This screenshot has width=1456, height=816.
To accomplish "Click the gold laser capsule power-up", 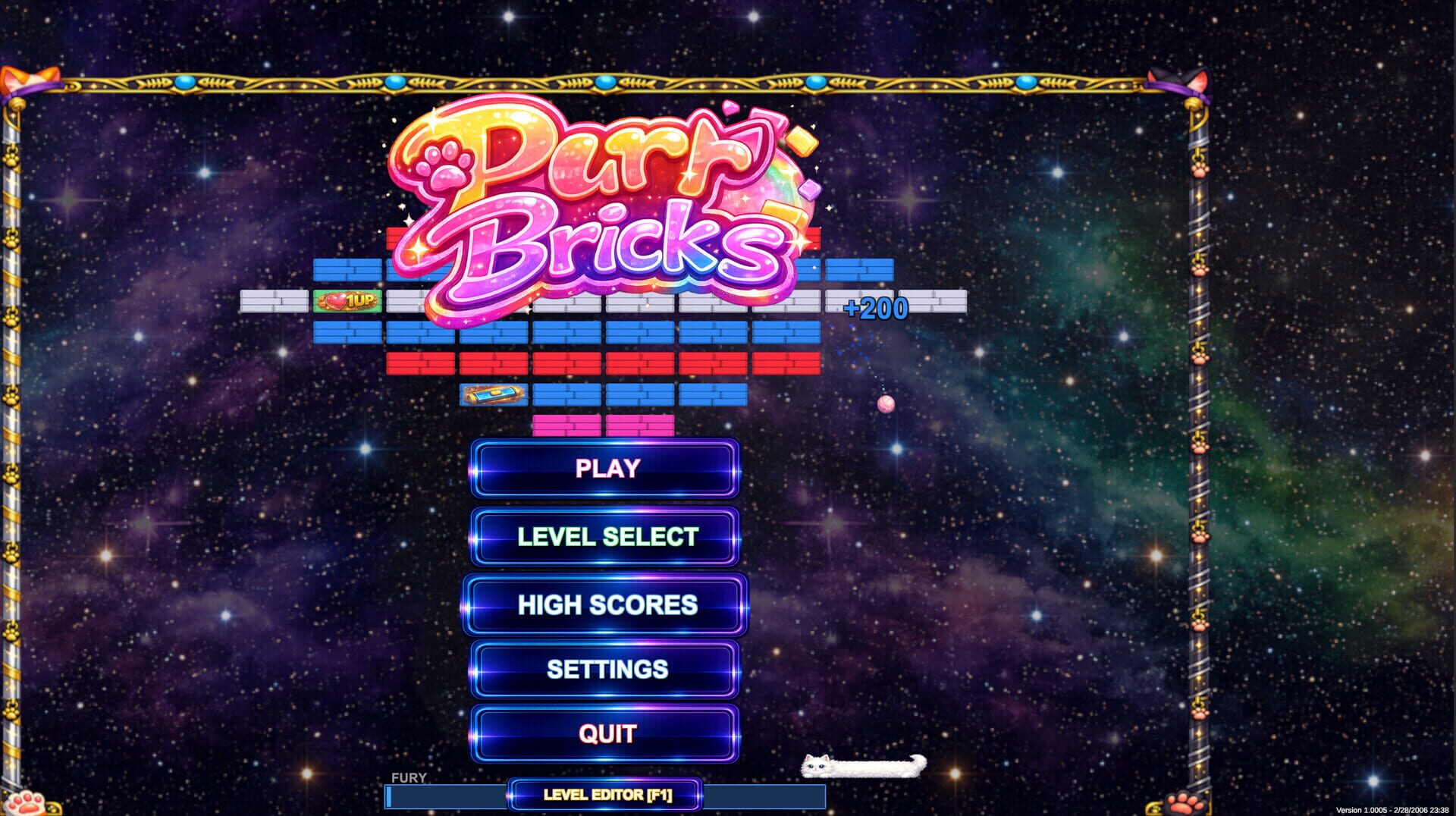I will pyautogui.click(x=494, y=394).
